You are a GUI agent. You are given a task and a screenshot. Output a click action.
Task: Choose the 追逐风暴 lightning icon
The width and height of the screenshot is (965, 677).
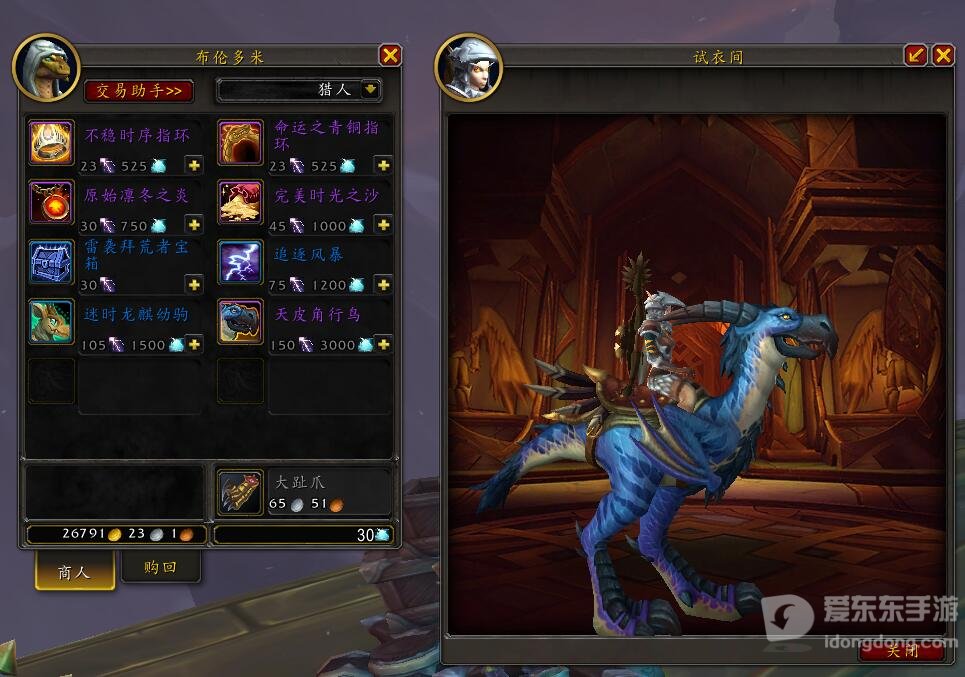[241, 263]
